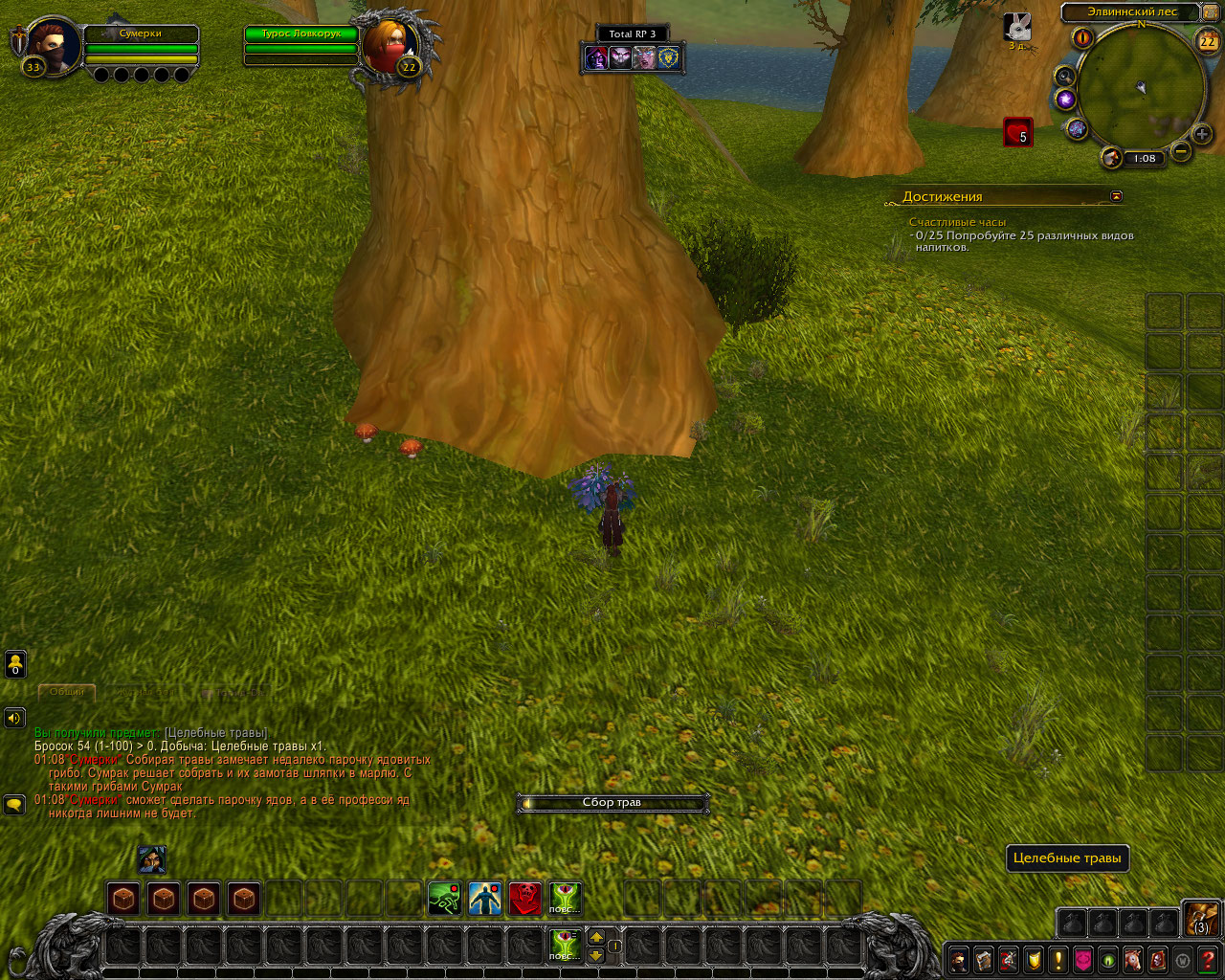
Task: Open the red question mark help button
Action: (1208, 958)
